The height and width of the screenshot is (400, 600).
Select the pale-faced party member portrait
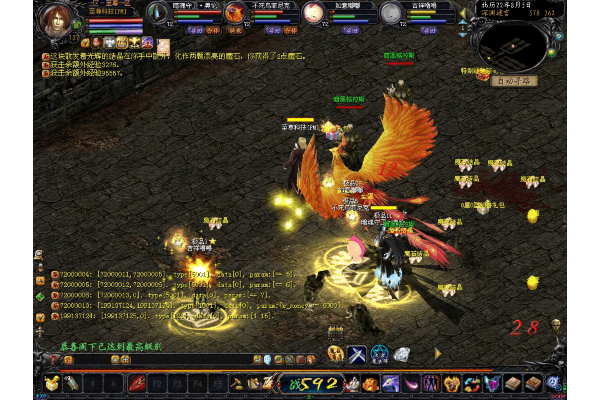314,13
